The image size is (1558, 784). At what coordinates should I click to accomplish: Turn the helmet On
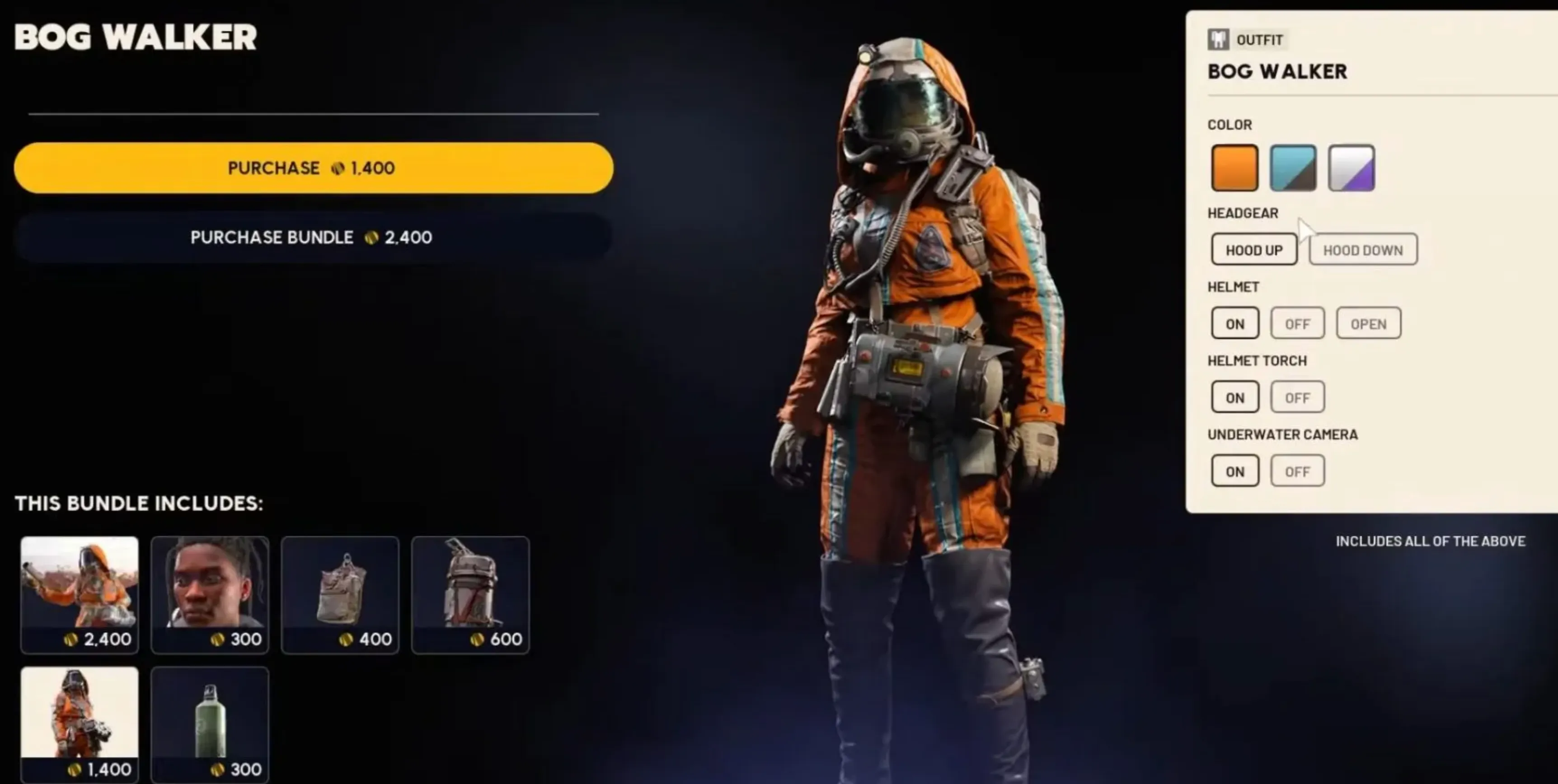1234,323
